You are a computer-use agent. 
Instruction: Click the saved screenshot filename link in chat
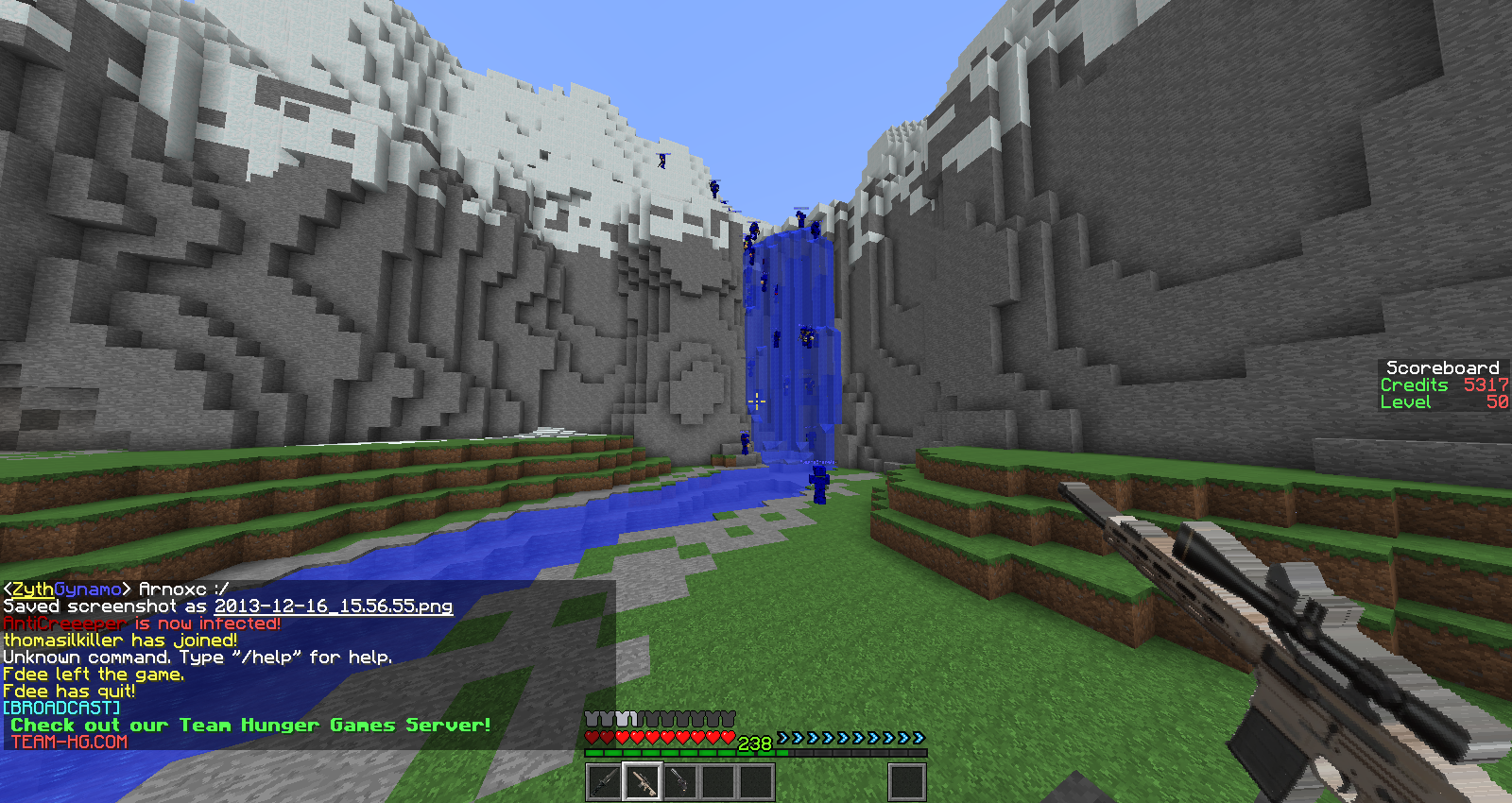pyautogui.click(x=333, y=607)
